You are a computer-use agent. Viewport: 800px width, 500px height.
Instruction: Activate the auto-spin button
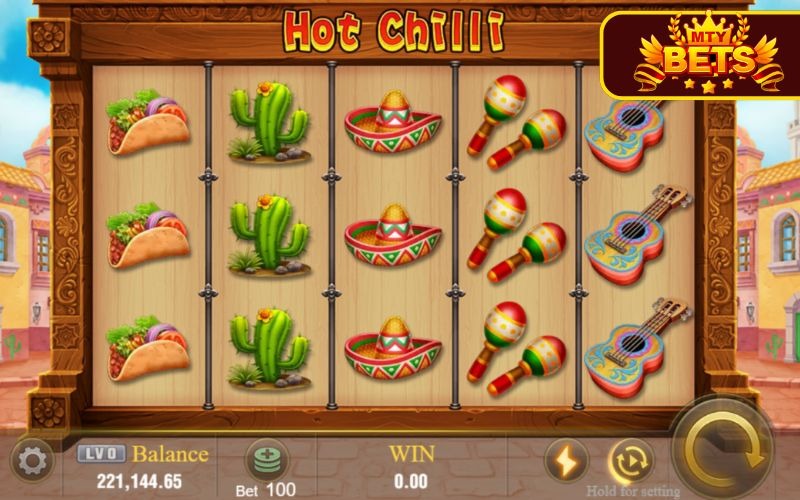(x=630, y=461)
